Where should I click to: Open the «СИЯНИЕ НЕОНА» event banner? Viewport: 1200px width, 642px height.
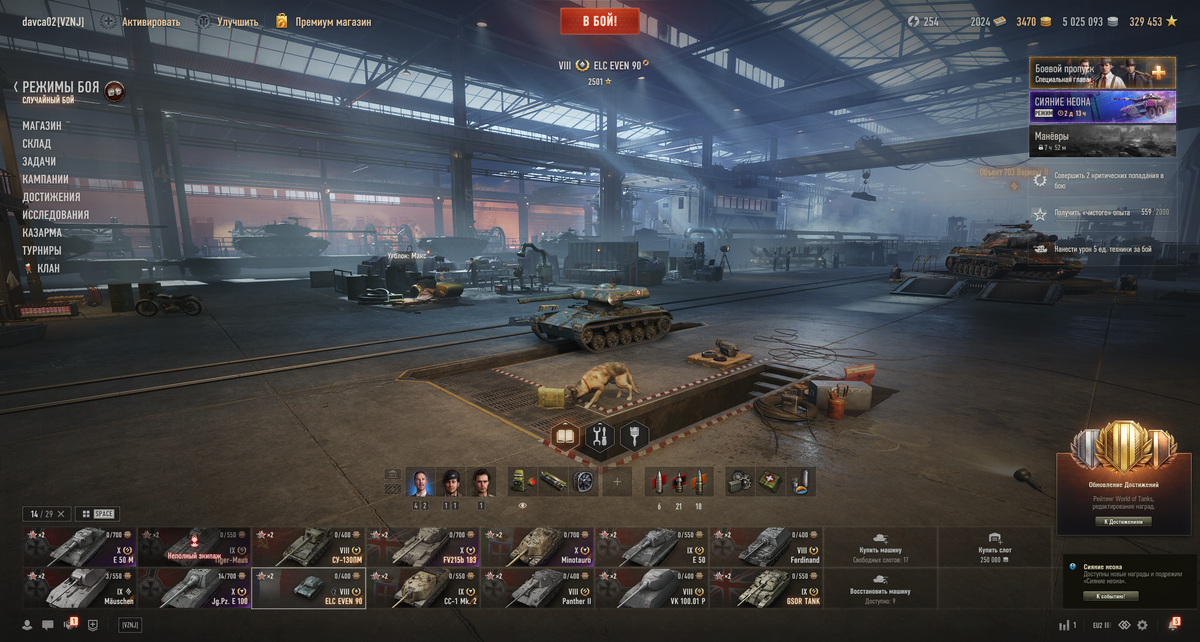click(x=1102, y=107)
